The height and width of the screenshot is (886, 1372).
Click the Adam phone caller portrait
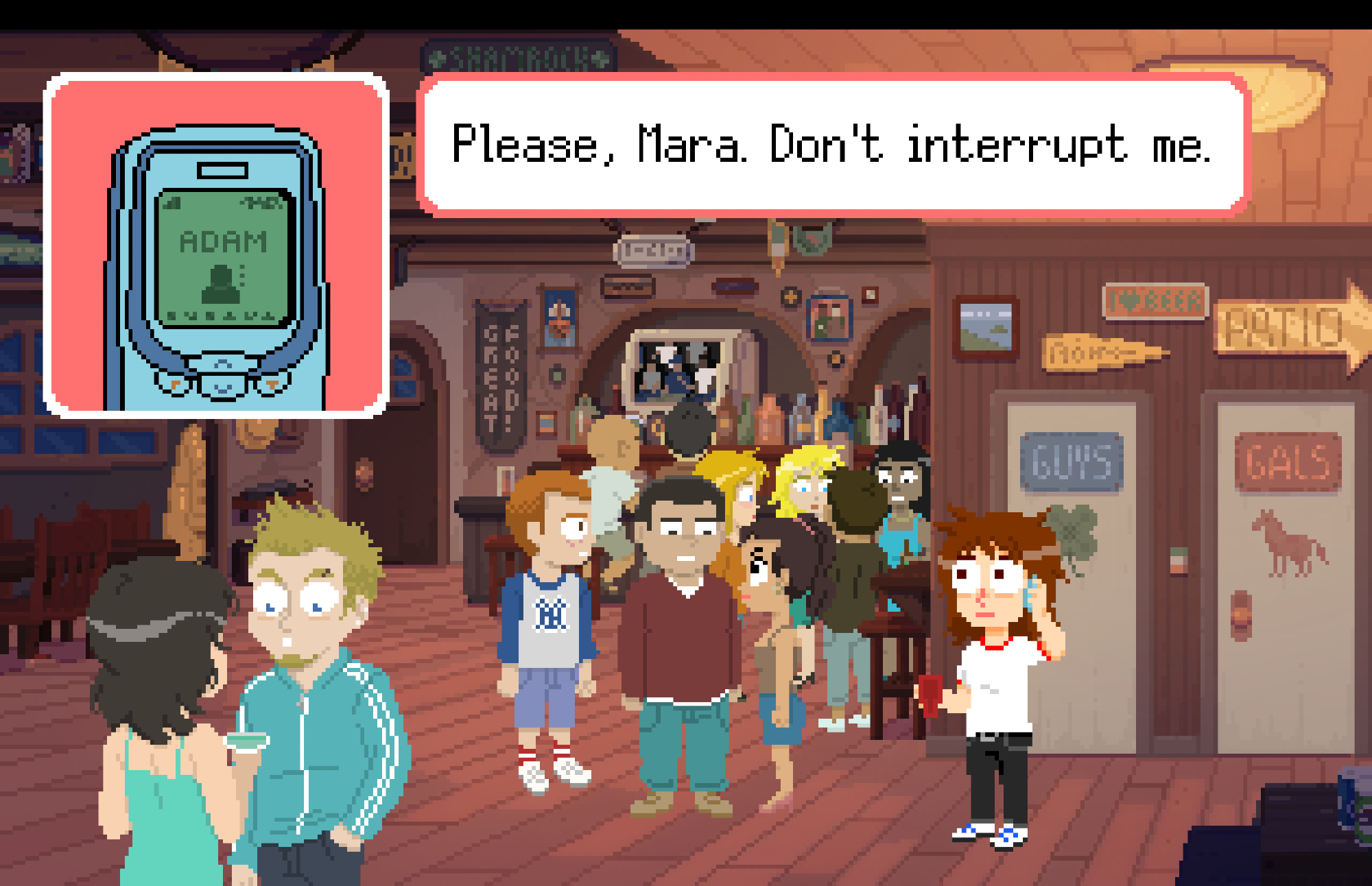(217, 245)
